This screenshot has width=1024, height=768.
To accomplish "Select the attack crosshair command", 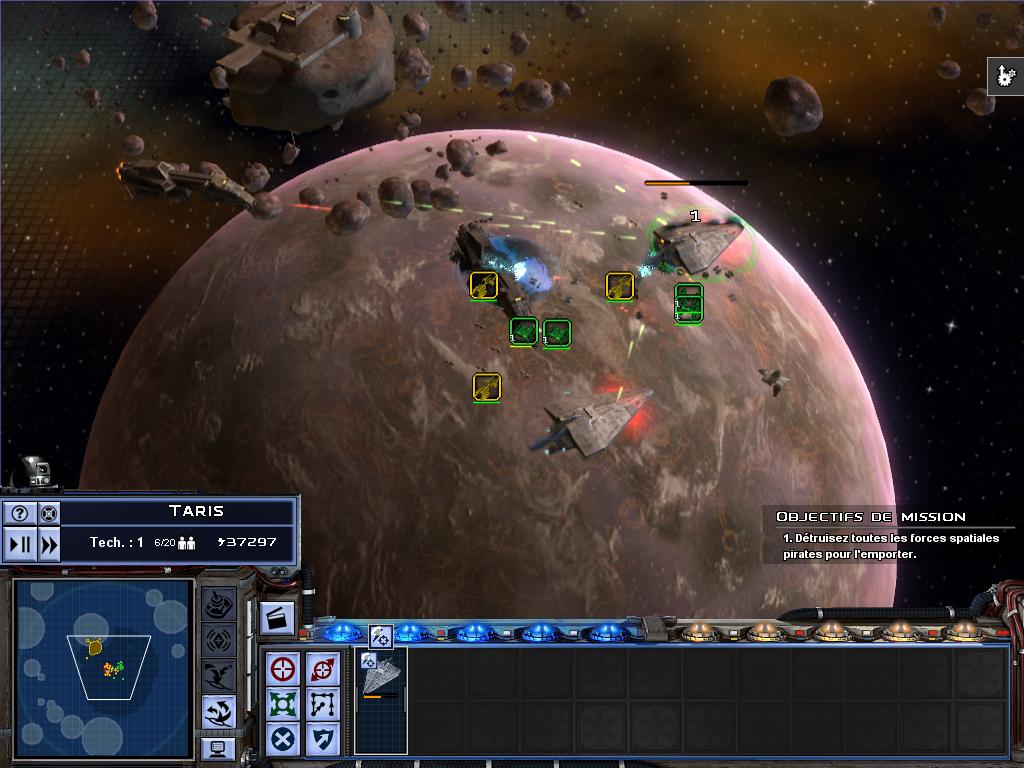I will [x=284, y=669].
